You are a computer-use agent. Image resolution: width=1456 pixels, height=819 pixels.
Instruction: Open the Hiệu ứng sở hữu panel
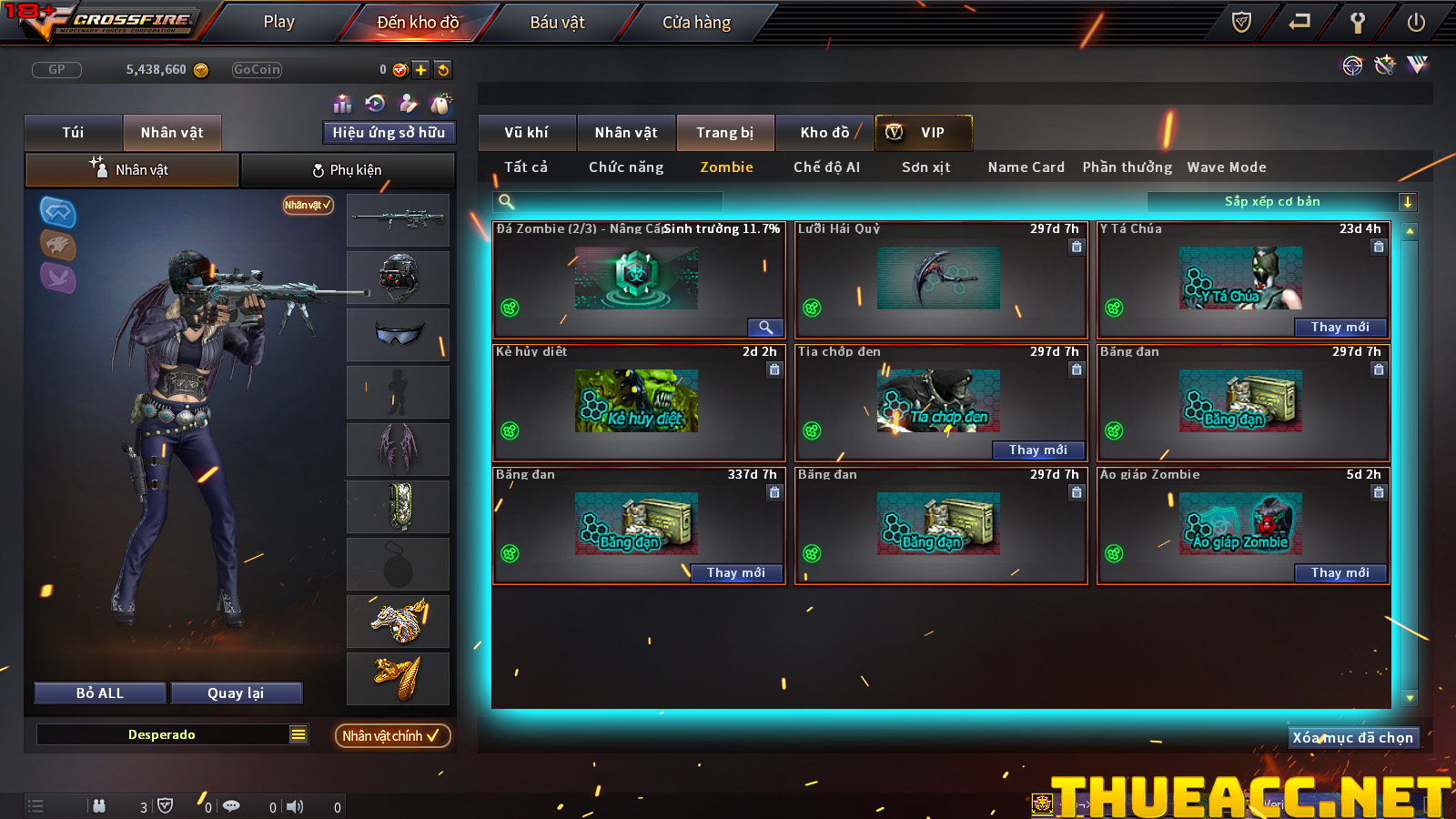pyautogui.click(x=389, y=133)
